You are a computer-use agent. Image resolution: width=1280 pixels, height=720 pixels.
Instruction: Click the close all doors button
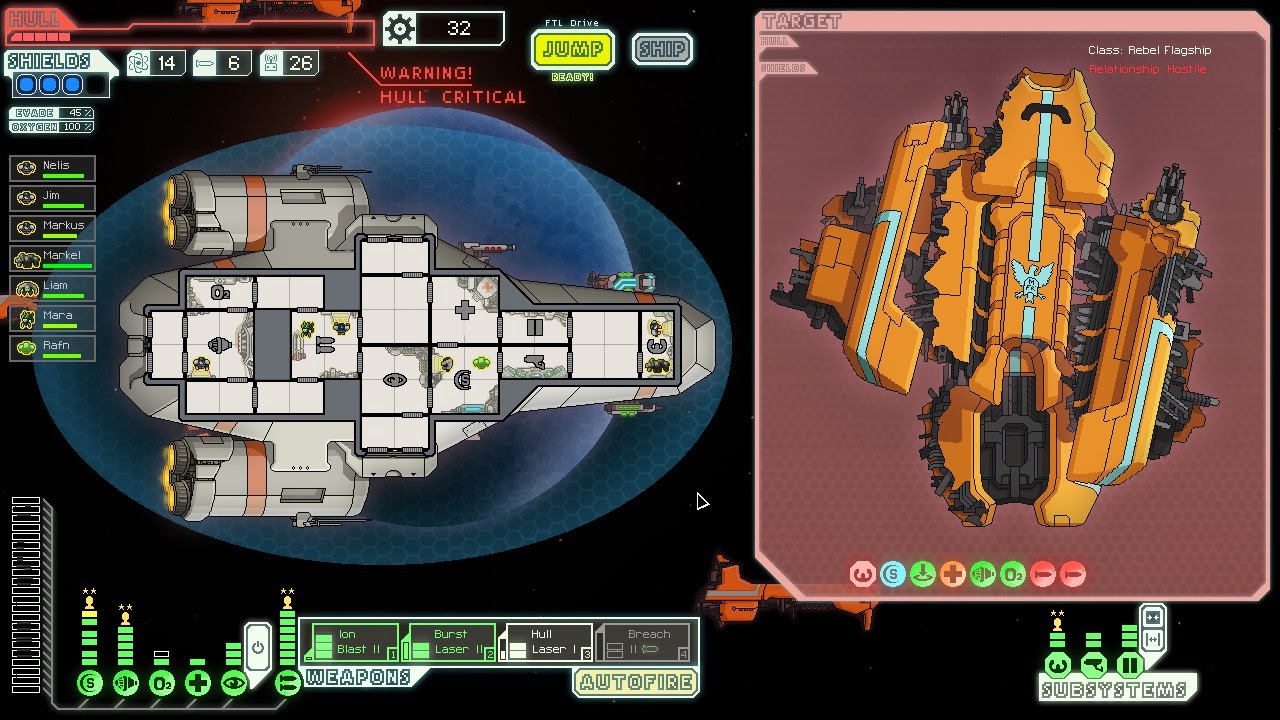pos(1152,617)
